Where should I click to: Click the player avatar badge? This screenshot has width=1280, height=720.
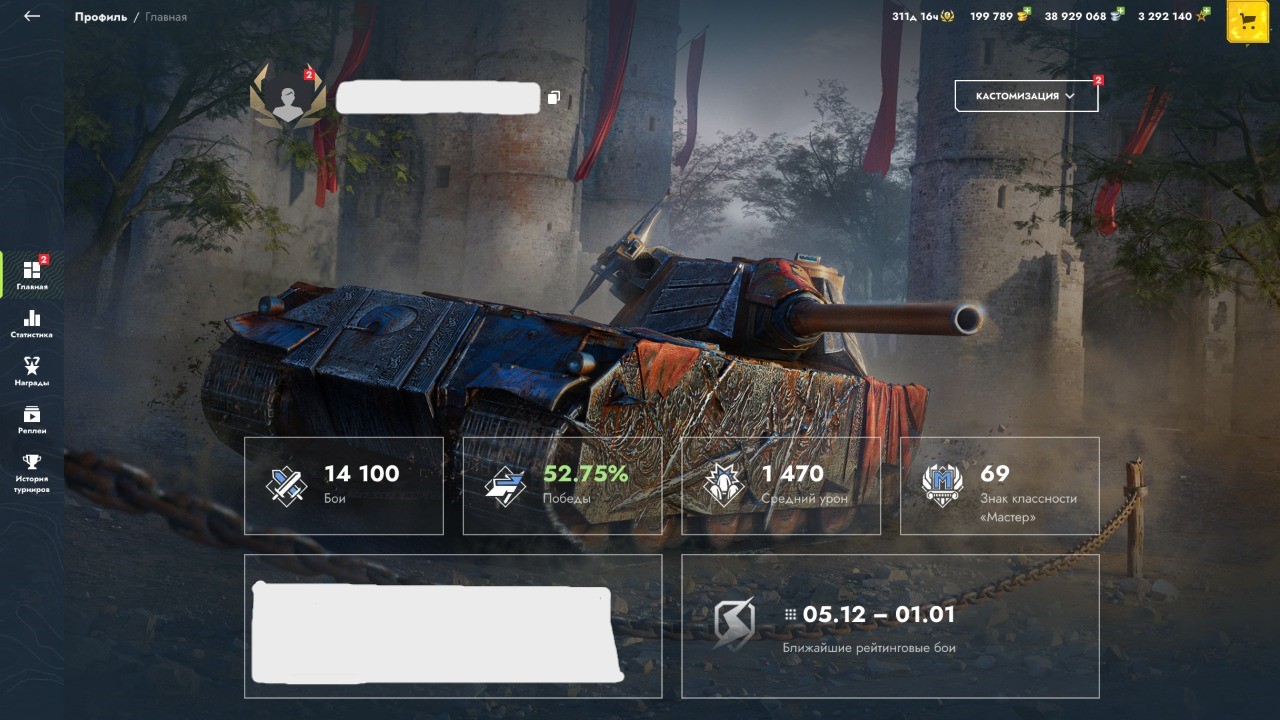288,96
